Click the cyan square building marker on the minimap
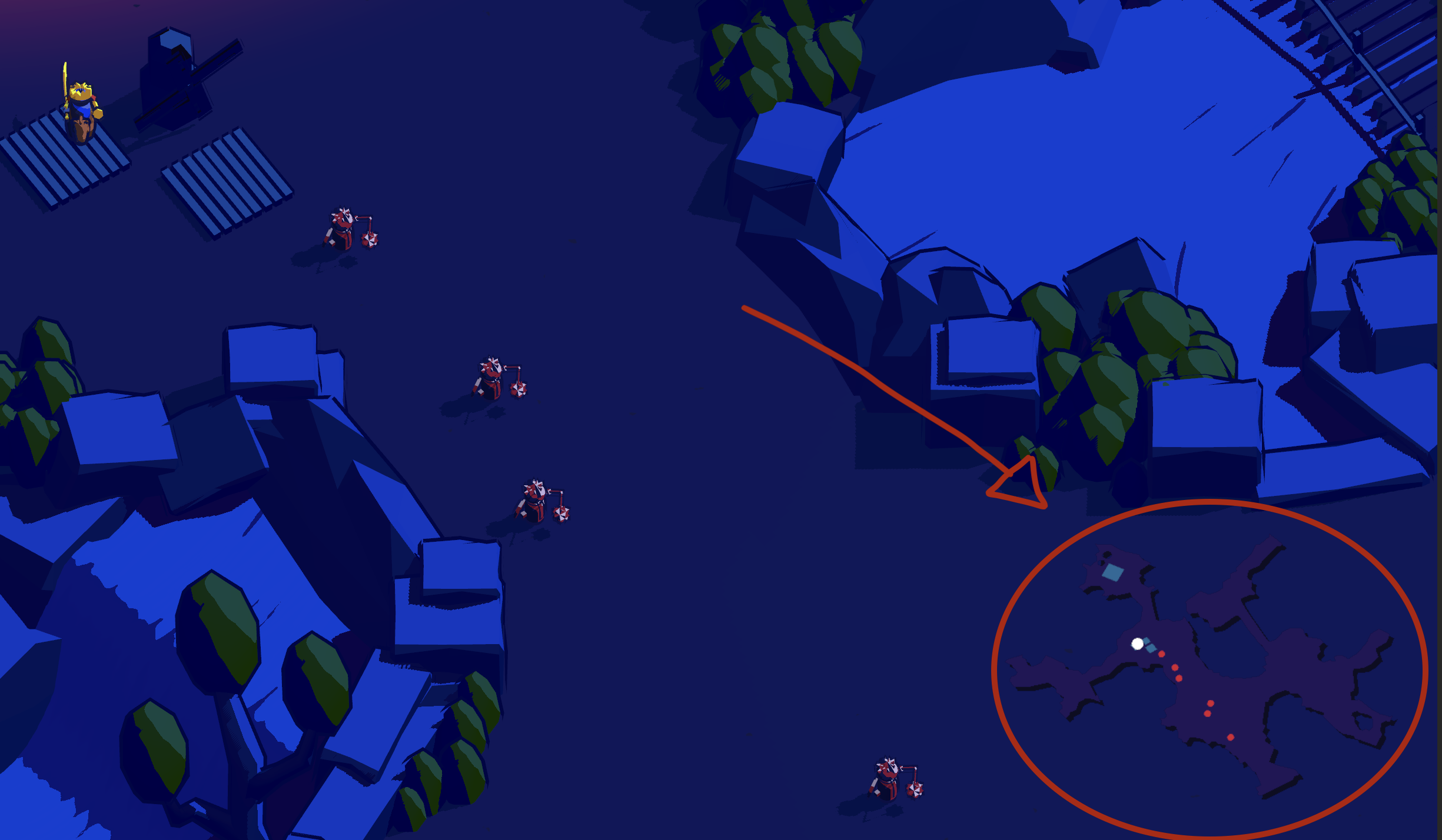Viewport: 1442px width, 840px height. pyautogui.click(x=1113, y=572)
